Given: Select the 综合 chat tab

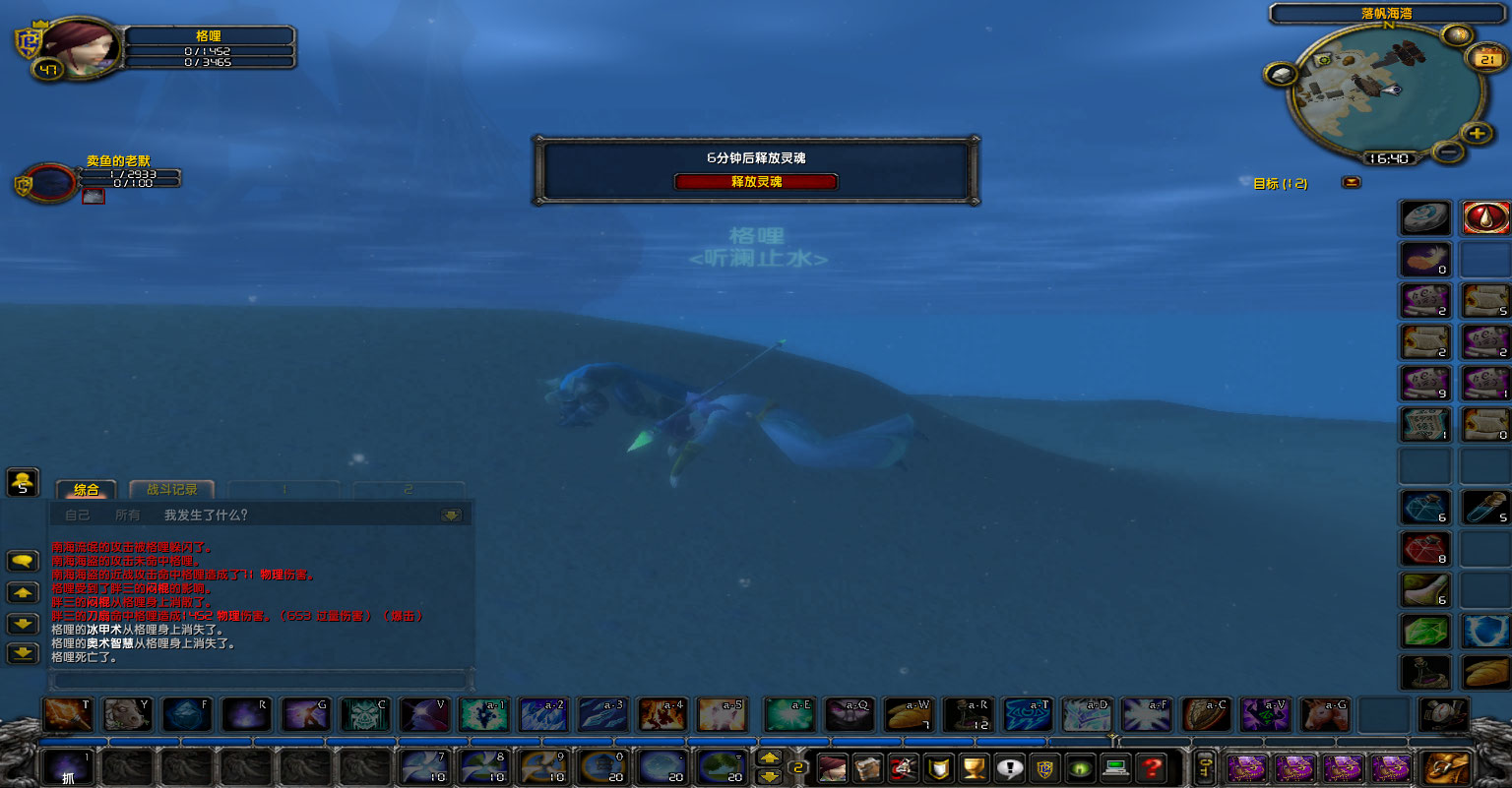Looking at the screenshot, I should pyautogui.click(x=87, y=489).
